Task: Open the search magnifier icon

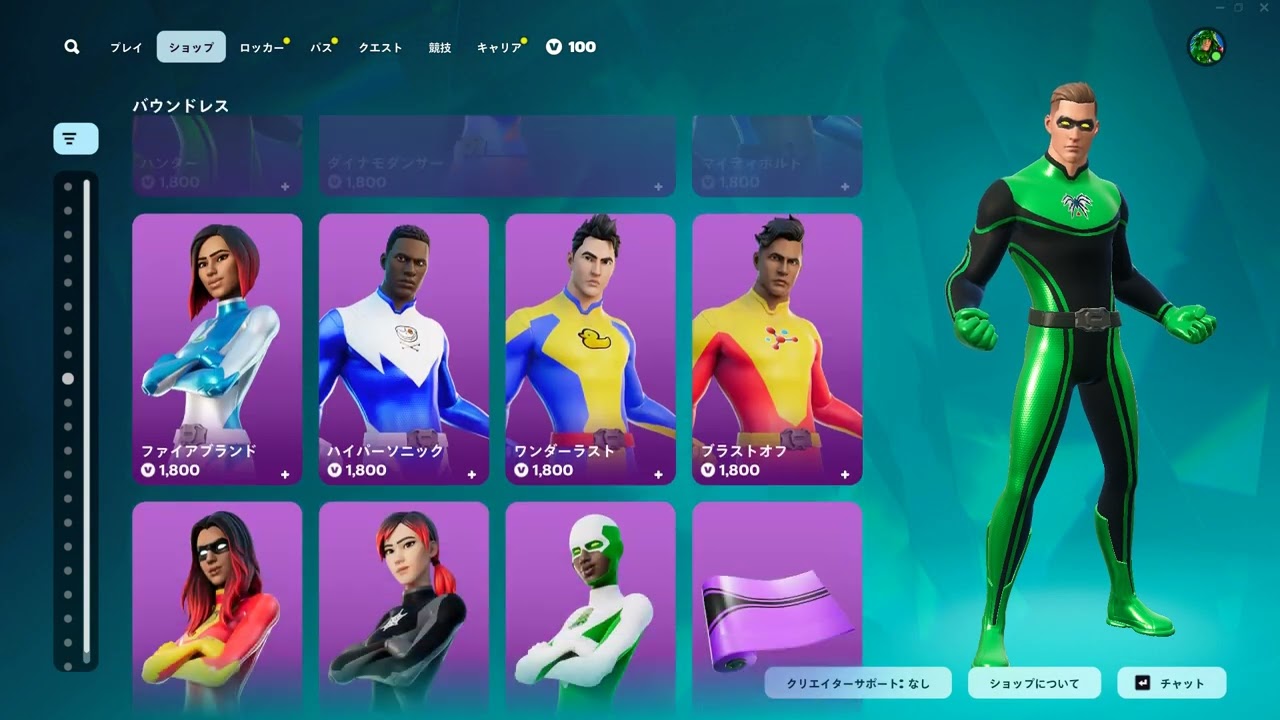Action: click(x=72, y=47)
